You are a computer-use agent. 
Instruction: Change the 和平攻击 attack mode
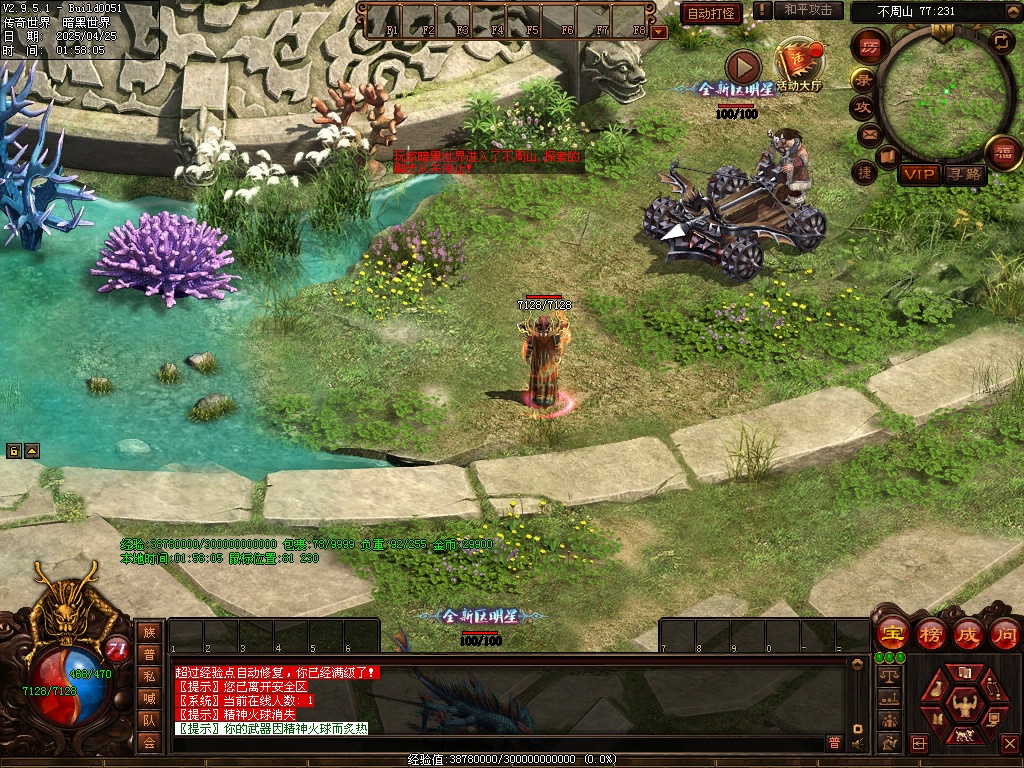tap(808, 10)
